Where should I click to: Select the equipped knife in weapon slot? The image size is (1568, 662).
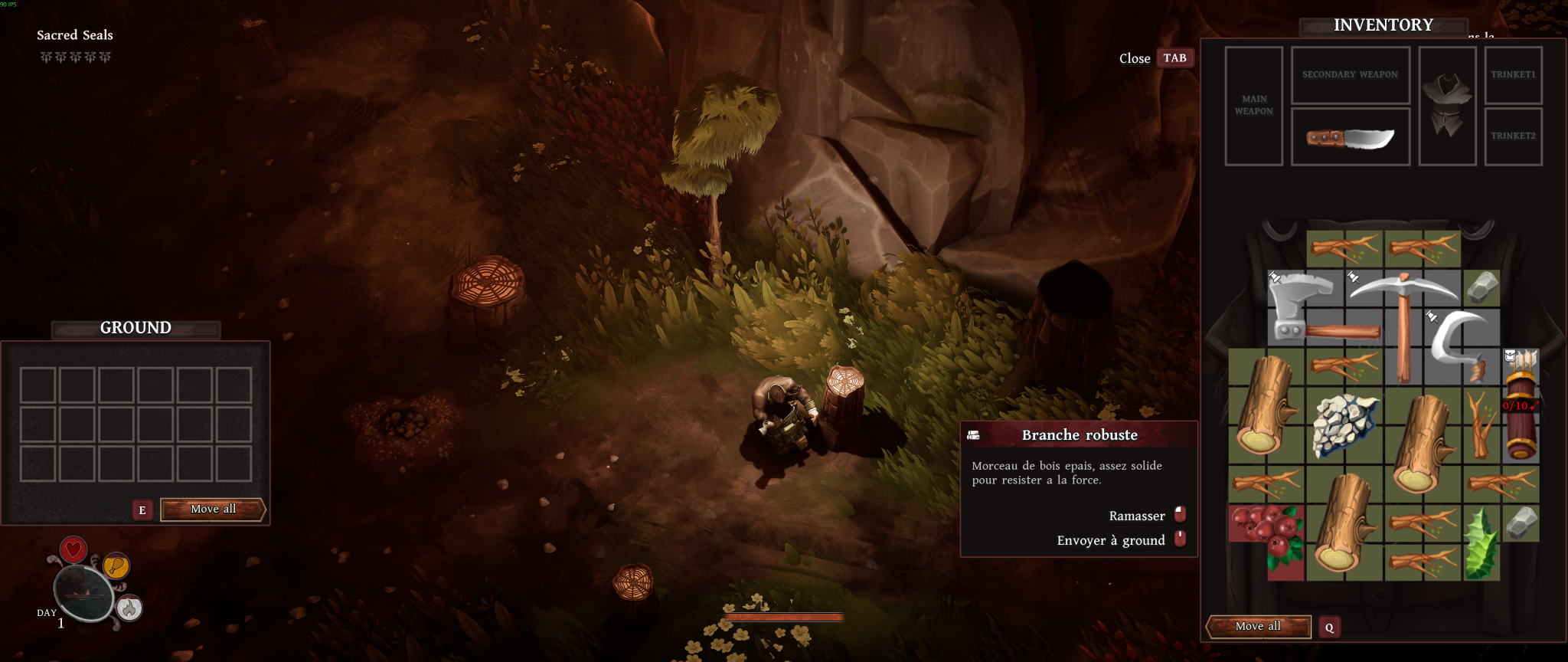click(1350, 138)
